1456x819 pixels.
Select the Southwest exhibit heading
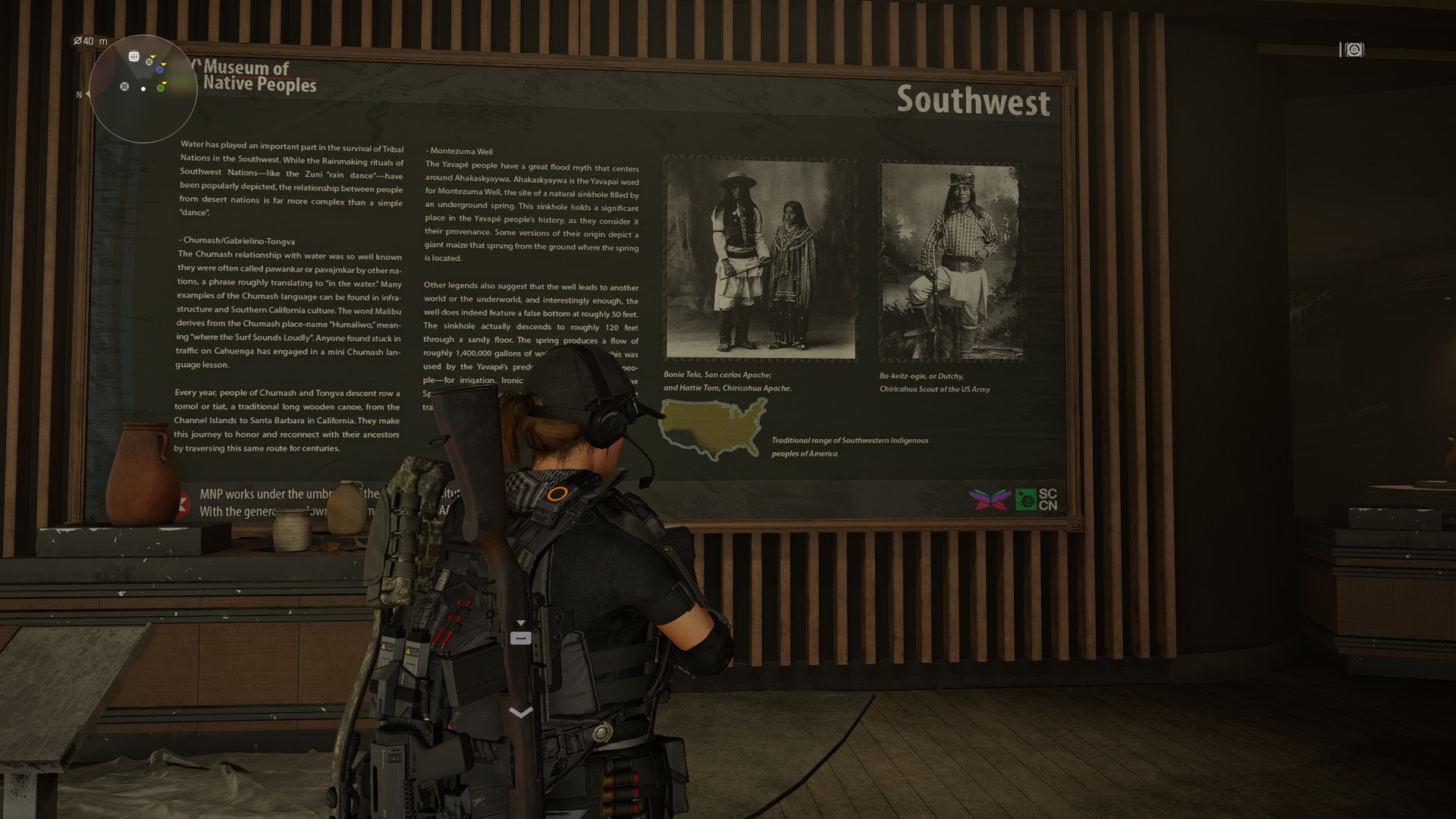973,101
